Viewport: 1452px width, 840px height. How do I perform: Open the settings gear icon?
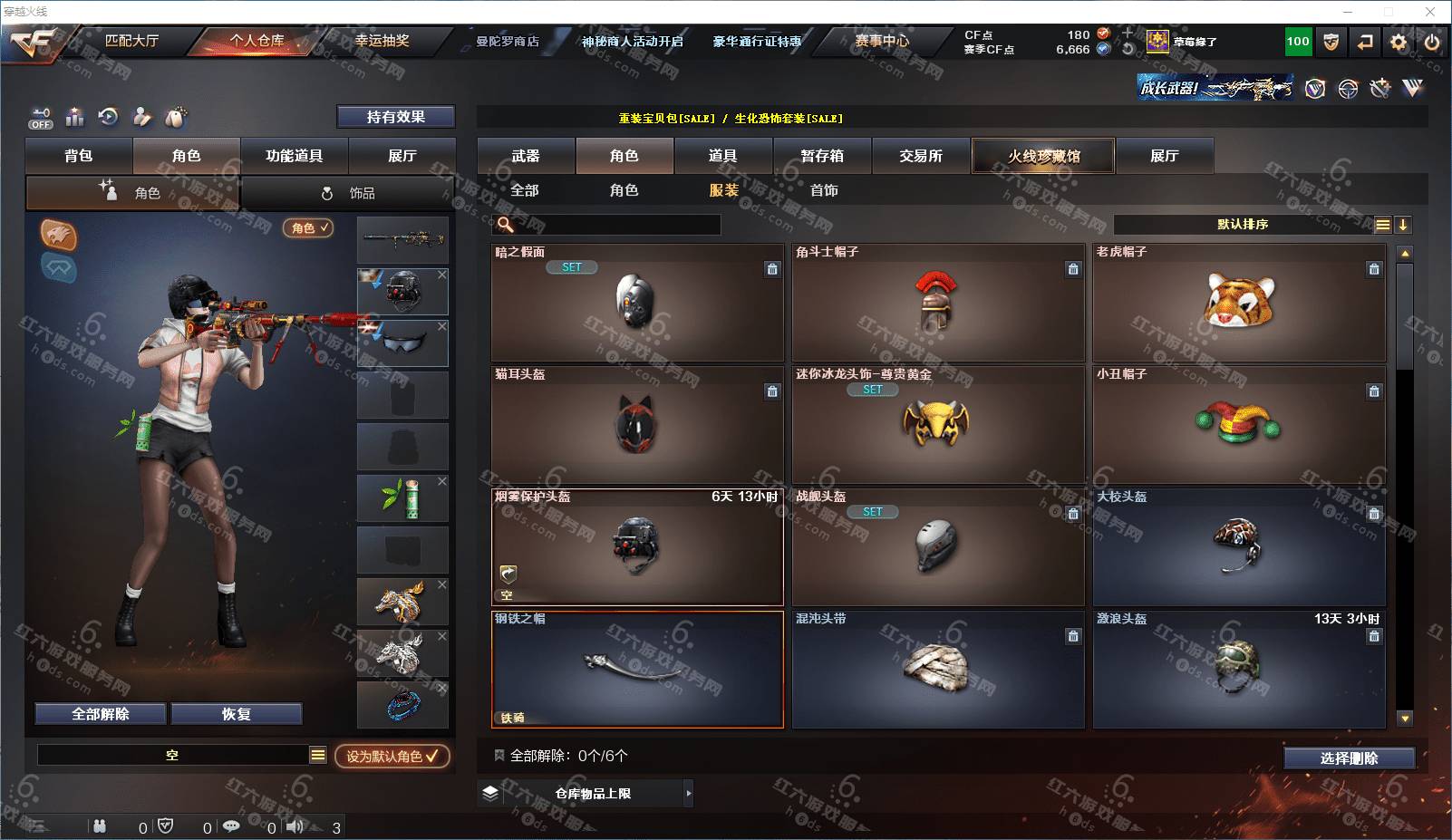coord(1399,42)
